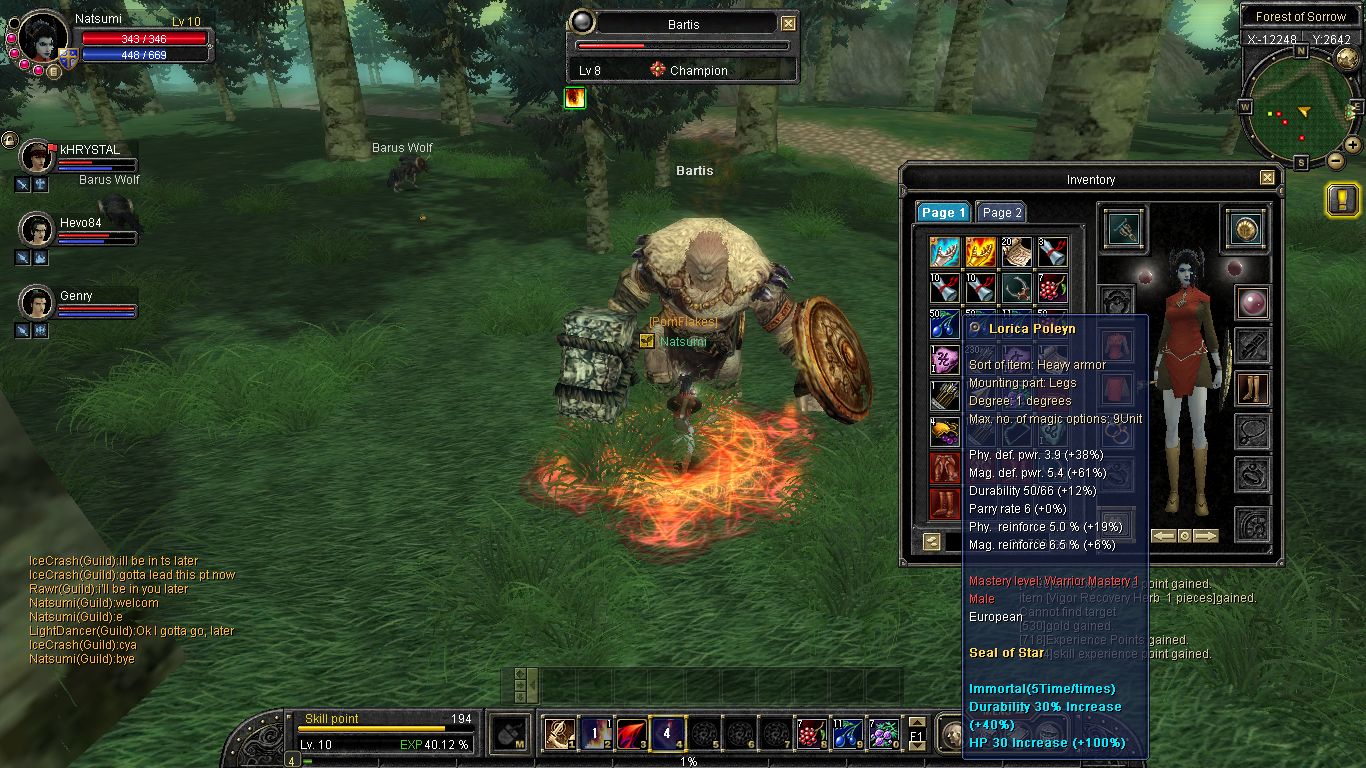
Task: Click the hotbar page up arrow
Action: click(917, 720)
